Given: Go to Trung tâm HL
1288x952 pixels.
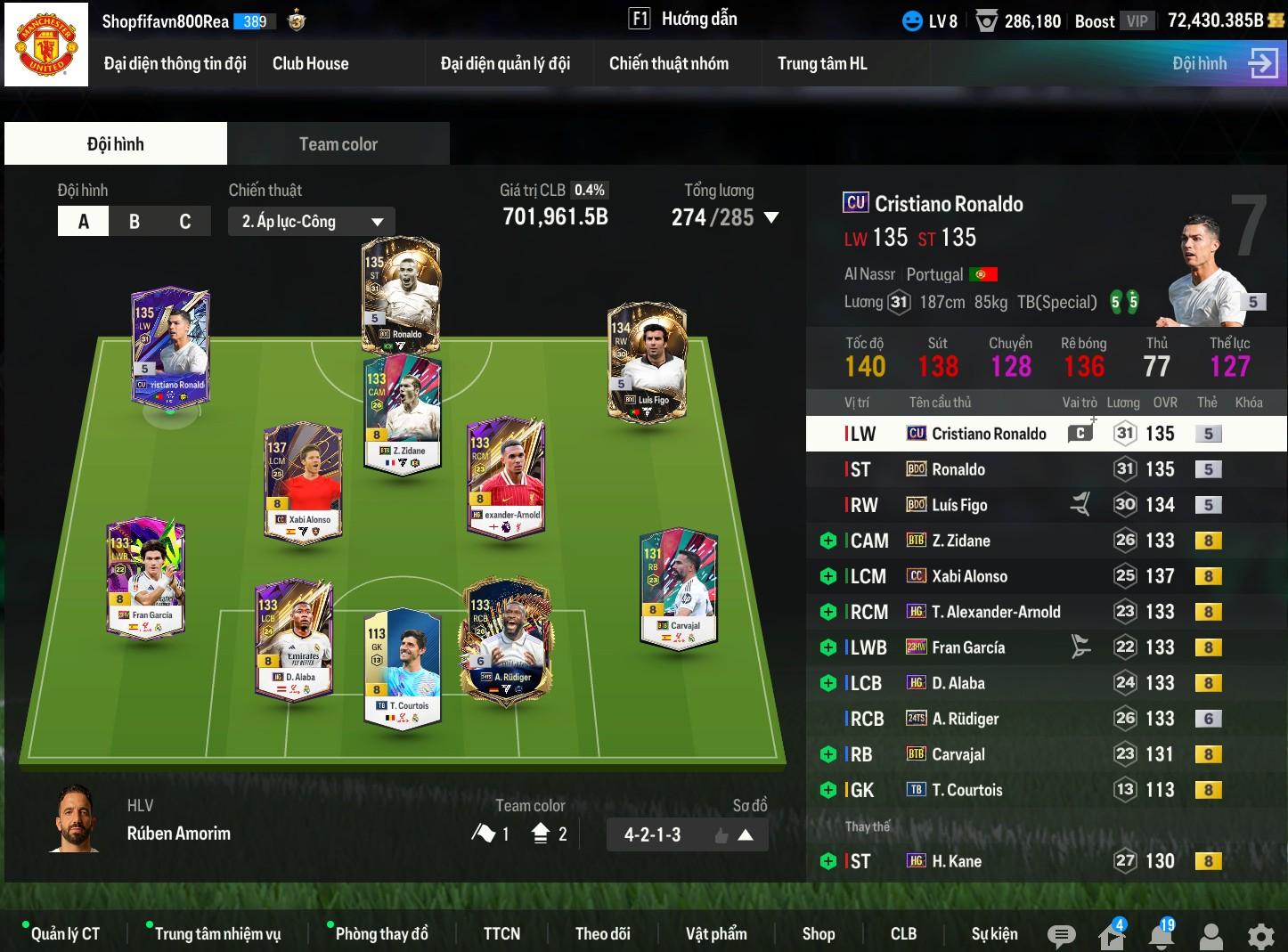Looking at the screenshot, I should [x=821, y=63].
